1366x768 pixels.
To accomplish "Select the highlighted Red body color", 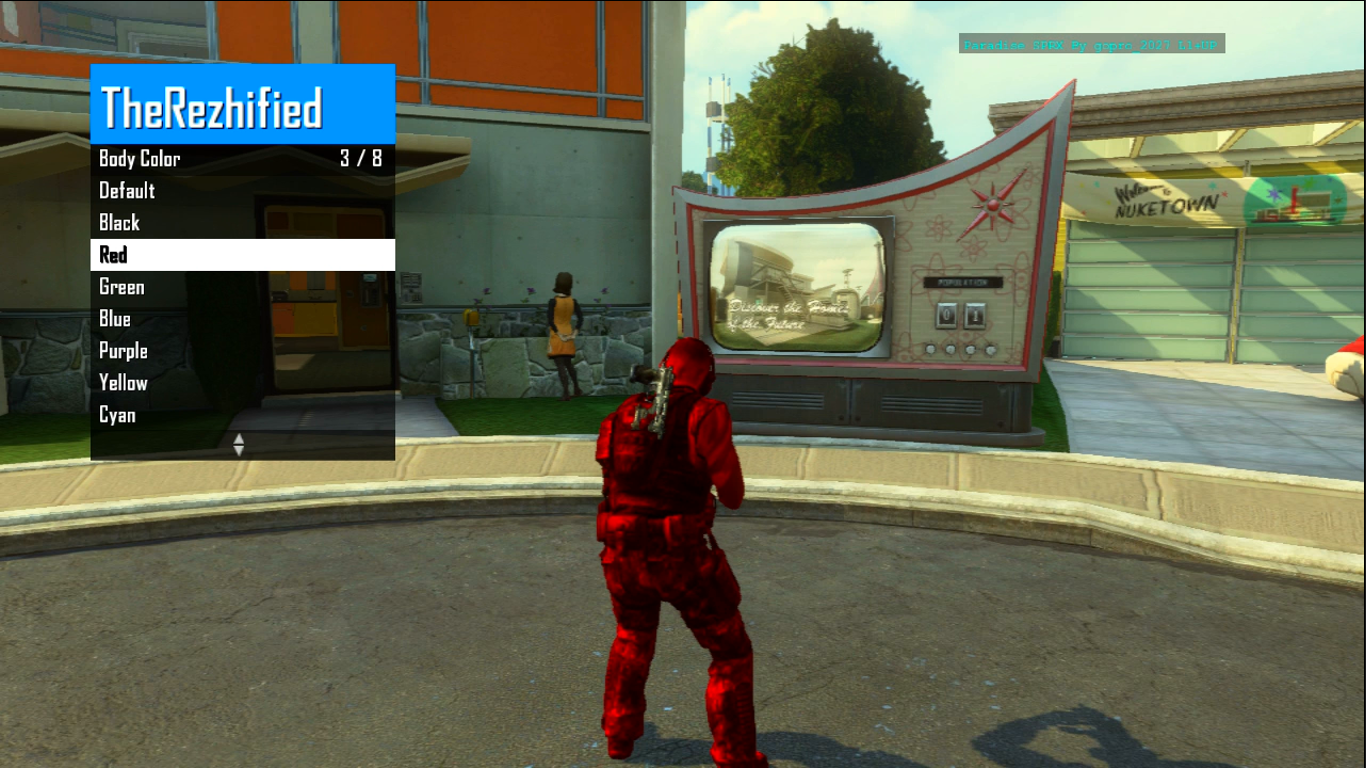I will (x=114, y=255).
